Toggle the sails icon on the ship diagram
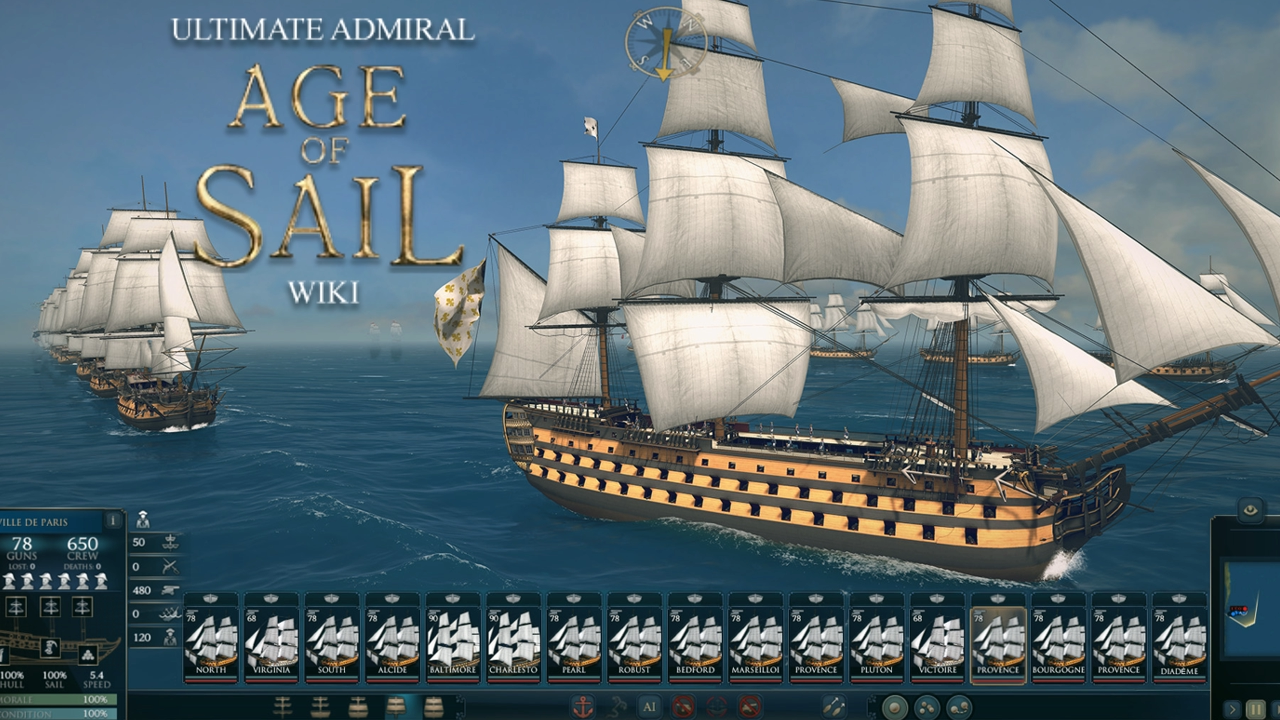 (x=49, y=605)
